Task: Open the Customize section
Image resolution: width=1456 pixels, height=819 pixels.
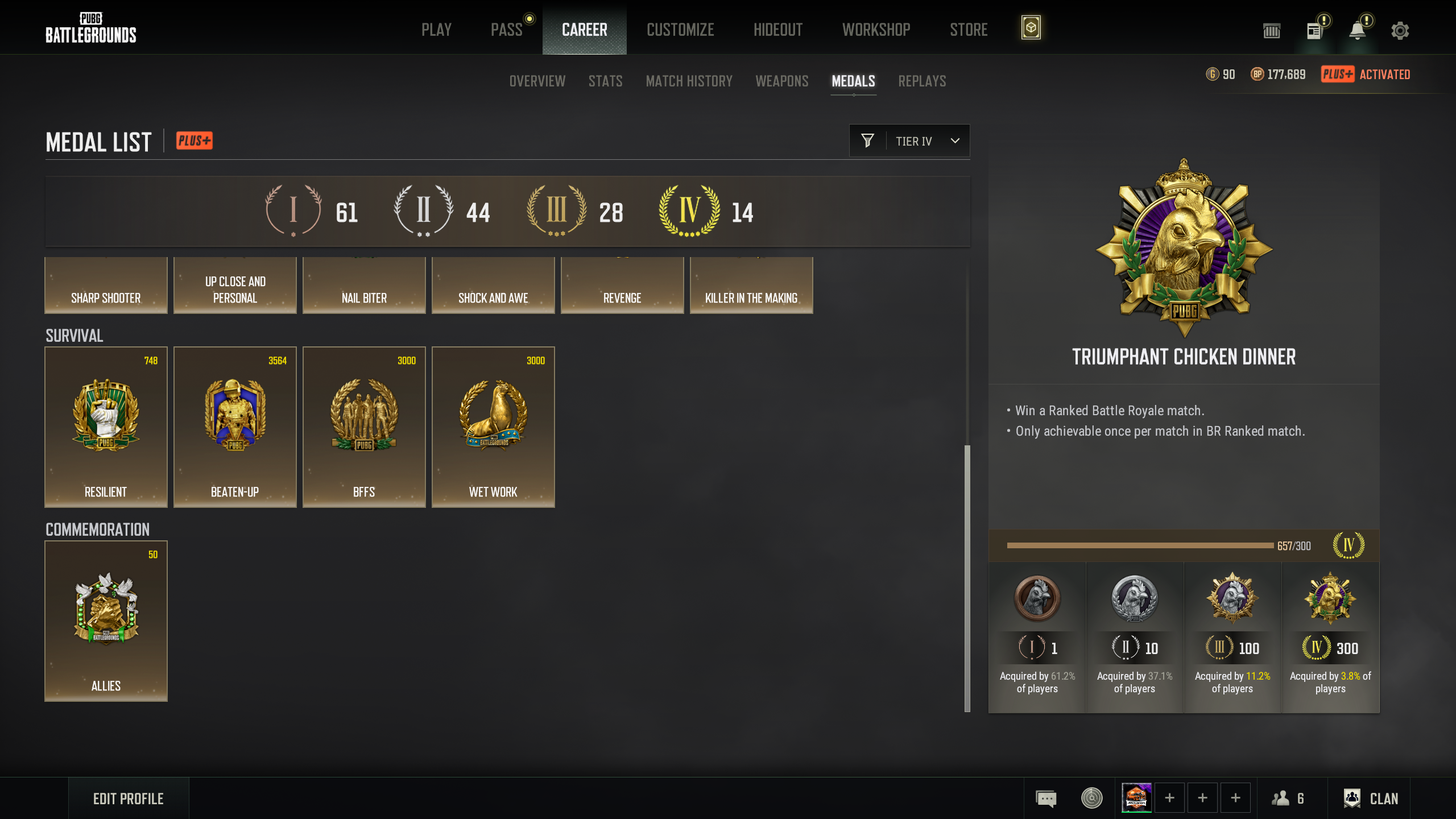Action: [x=680, y=30]
